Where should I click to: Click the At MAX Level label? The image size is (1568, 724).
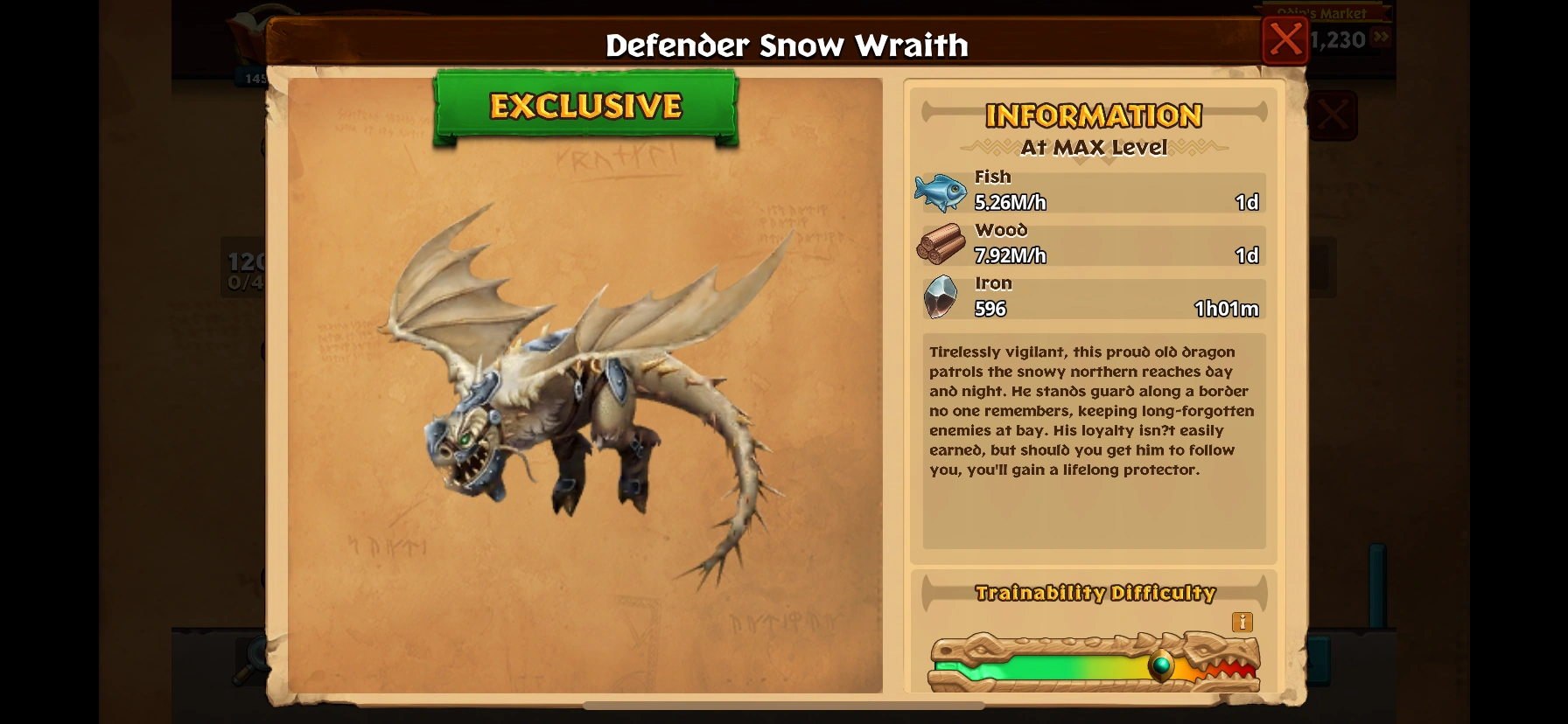click(x=1093, y=148)
